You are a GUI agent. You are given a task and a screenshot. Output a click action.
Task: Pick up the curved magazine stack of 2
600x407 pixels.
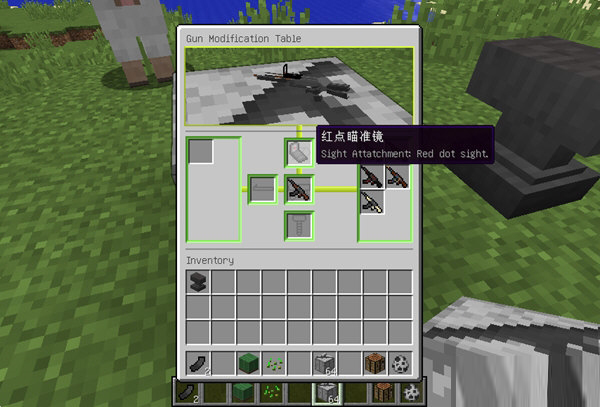pyautogui.click(x=199, y=363)
